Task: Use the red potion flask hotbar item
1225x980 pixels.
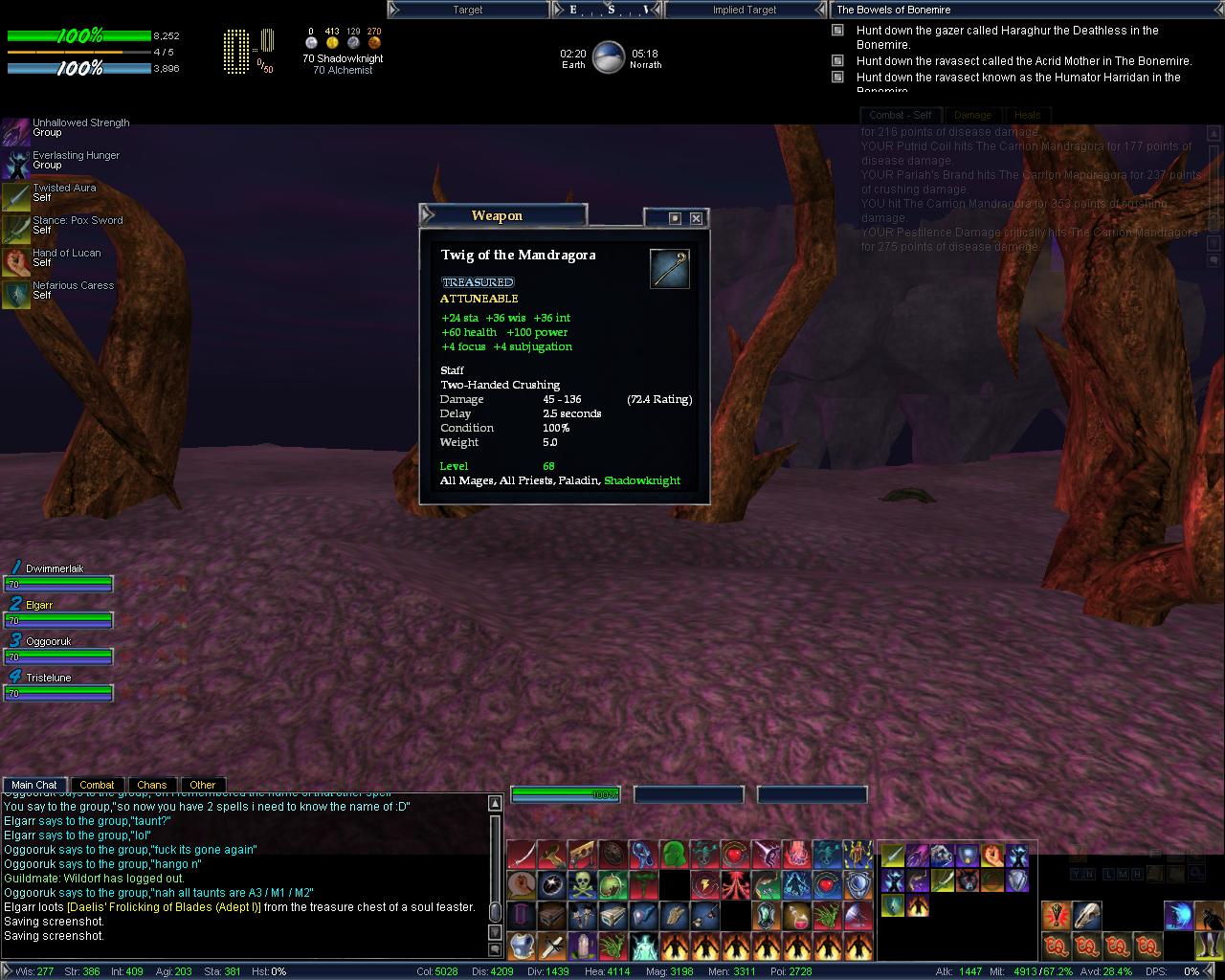Action: pyautogui.click(x=796, y=916)
